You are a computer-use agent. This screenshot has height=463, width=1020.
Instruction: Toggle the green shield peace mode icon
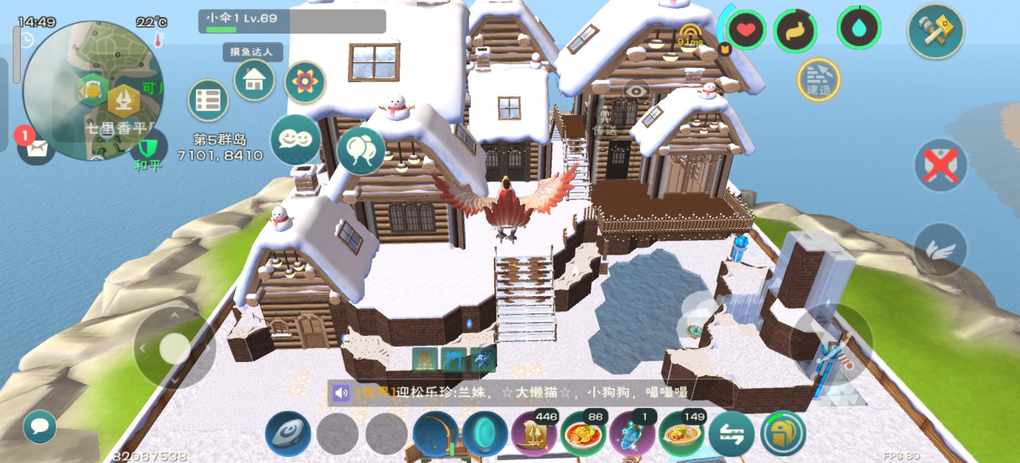coord(147,150)
